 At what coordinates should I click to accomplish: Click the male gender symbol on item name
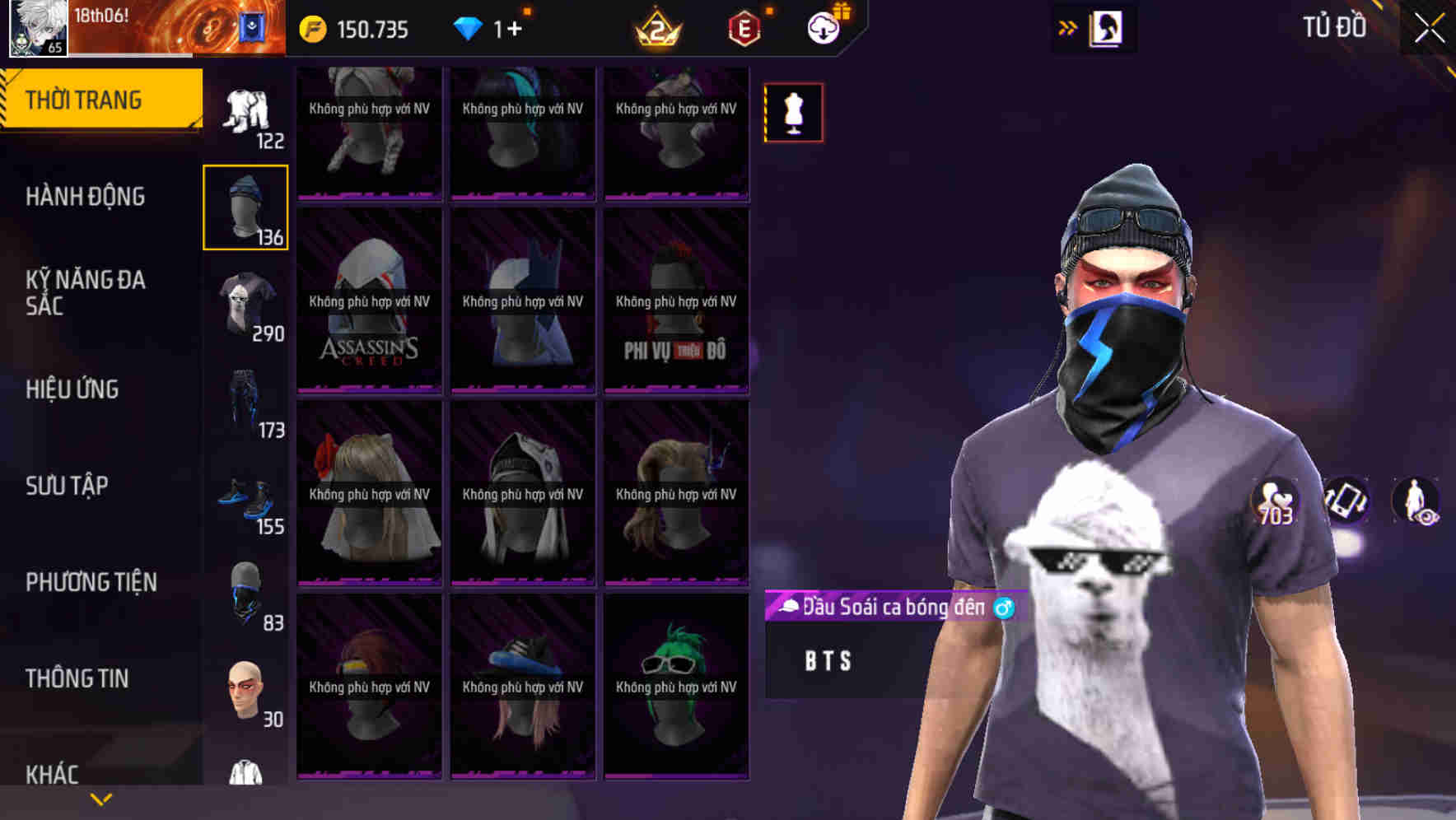[x=1003, y=608]
